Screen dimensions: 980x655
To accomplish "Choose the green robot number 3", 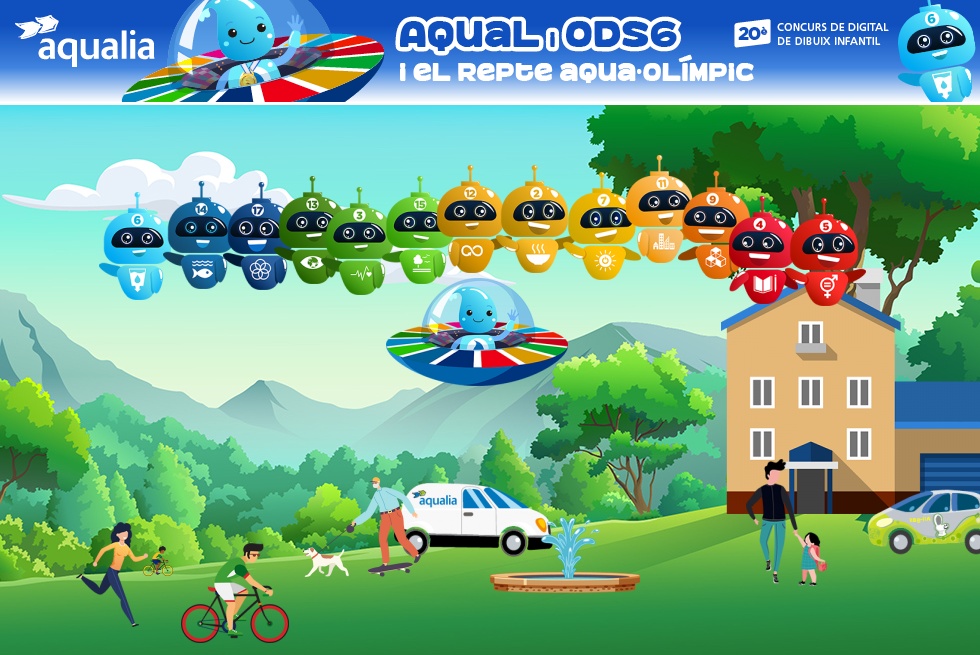I will coord(358,247).
